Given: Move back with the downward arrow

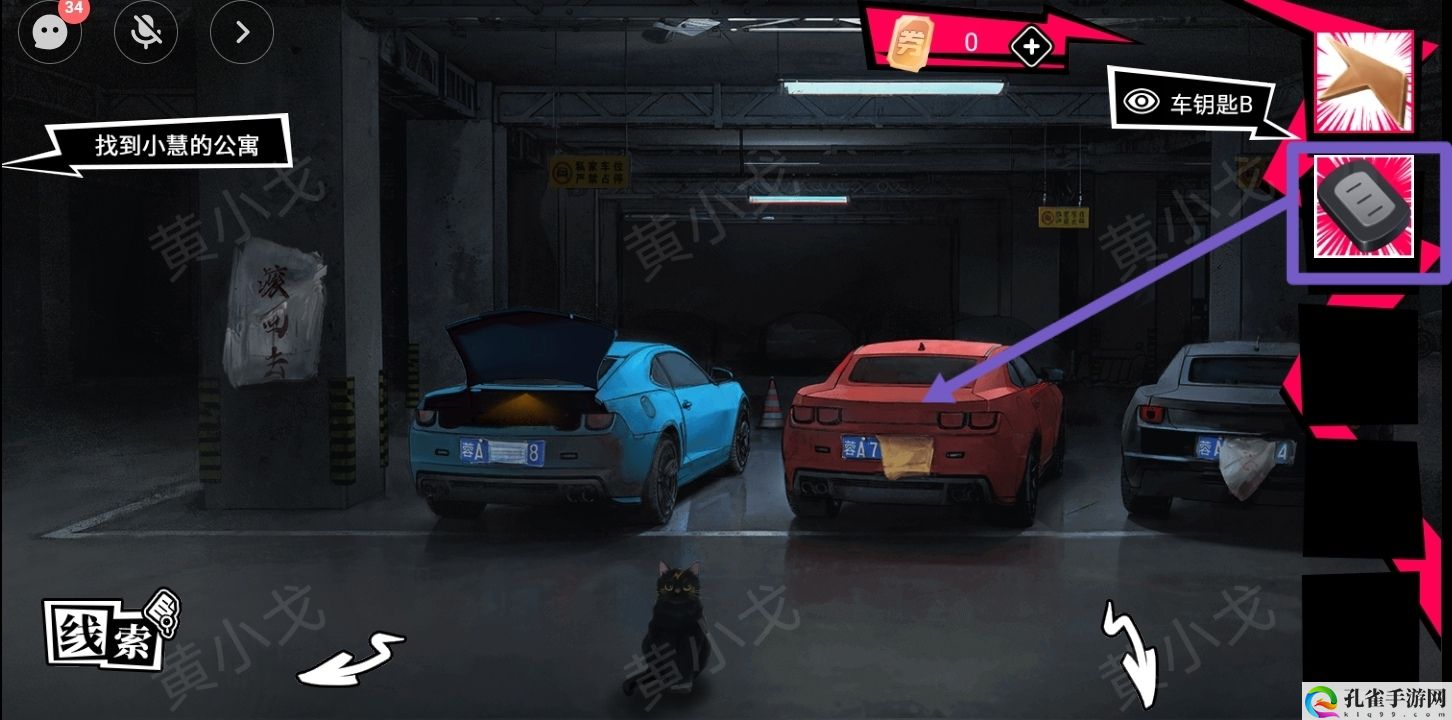Looking at the screenshot, I should pyautogui.click(x=1132, y=654).
